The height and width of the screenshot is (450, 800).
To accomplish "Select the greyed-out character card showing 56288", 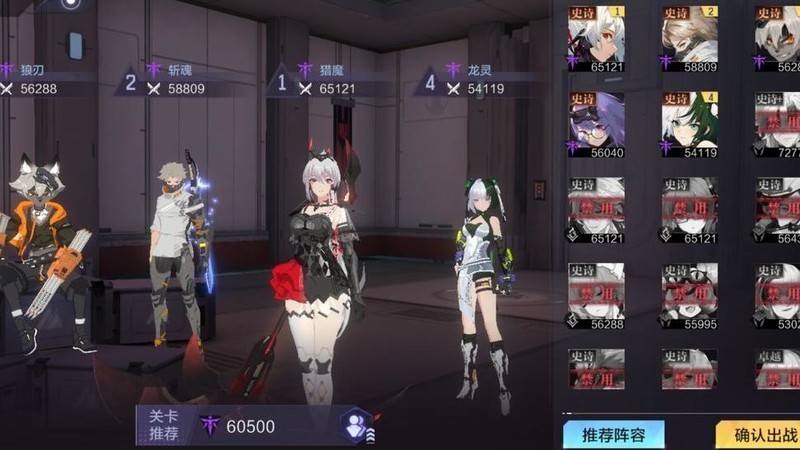I will [x=596, y=297].
